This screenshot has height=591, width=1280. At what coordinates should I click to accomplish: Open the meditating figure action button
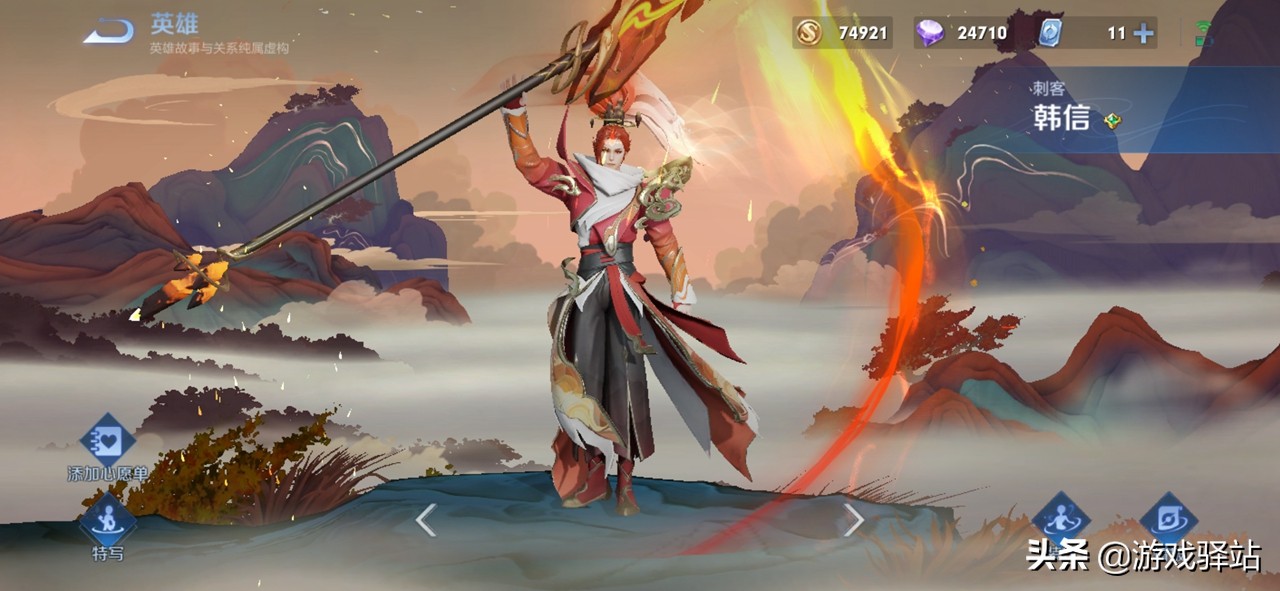pos(1060,519)
